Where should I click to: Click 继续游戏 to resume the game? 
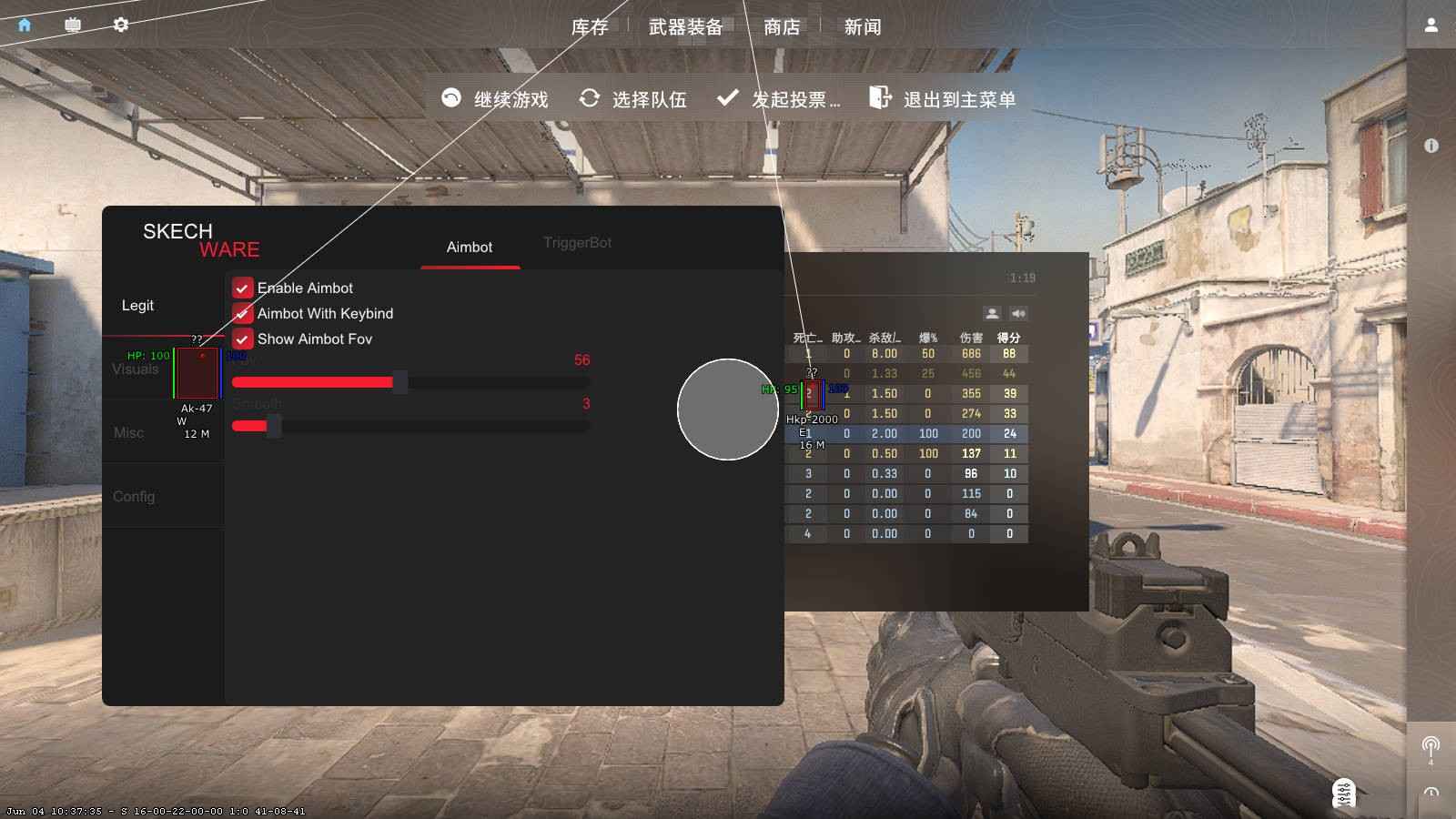tap(510, 100)
